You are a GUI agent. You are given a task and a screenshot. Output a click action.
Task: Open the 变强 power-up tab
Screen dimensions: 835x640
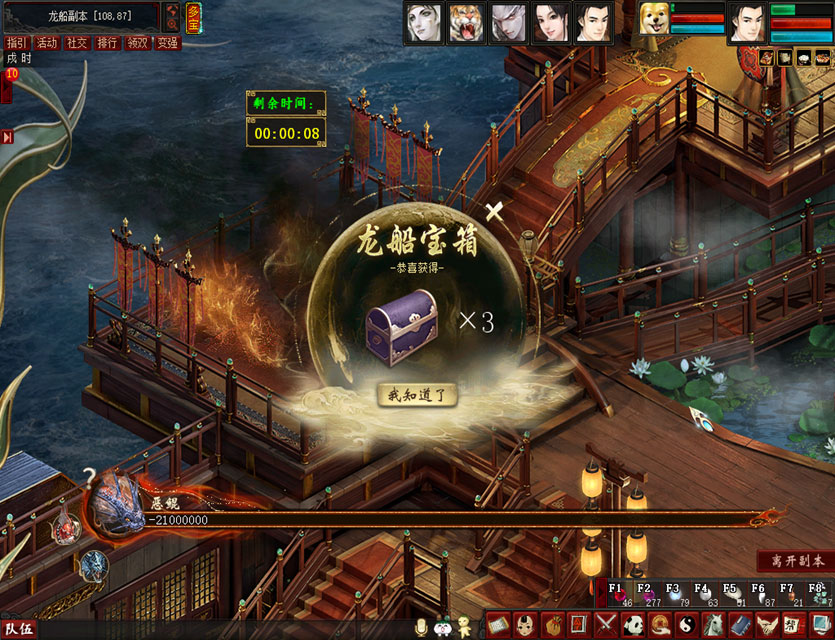pyautogui.click(x=168, y=43)
